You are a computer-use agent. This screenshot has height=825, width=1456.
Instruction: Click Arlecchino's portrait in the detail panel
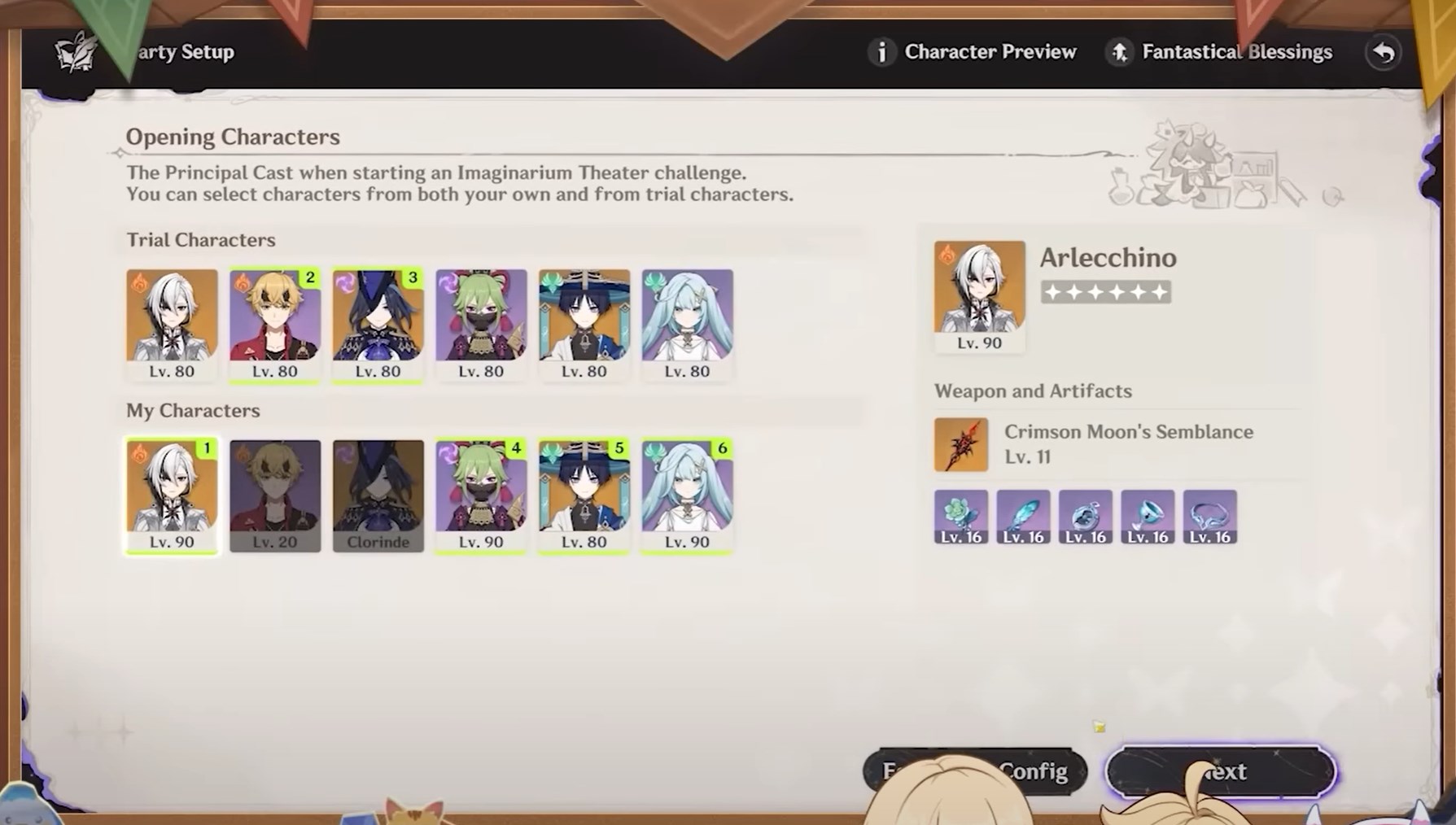point(979,286)
